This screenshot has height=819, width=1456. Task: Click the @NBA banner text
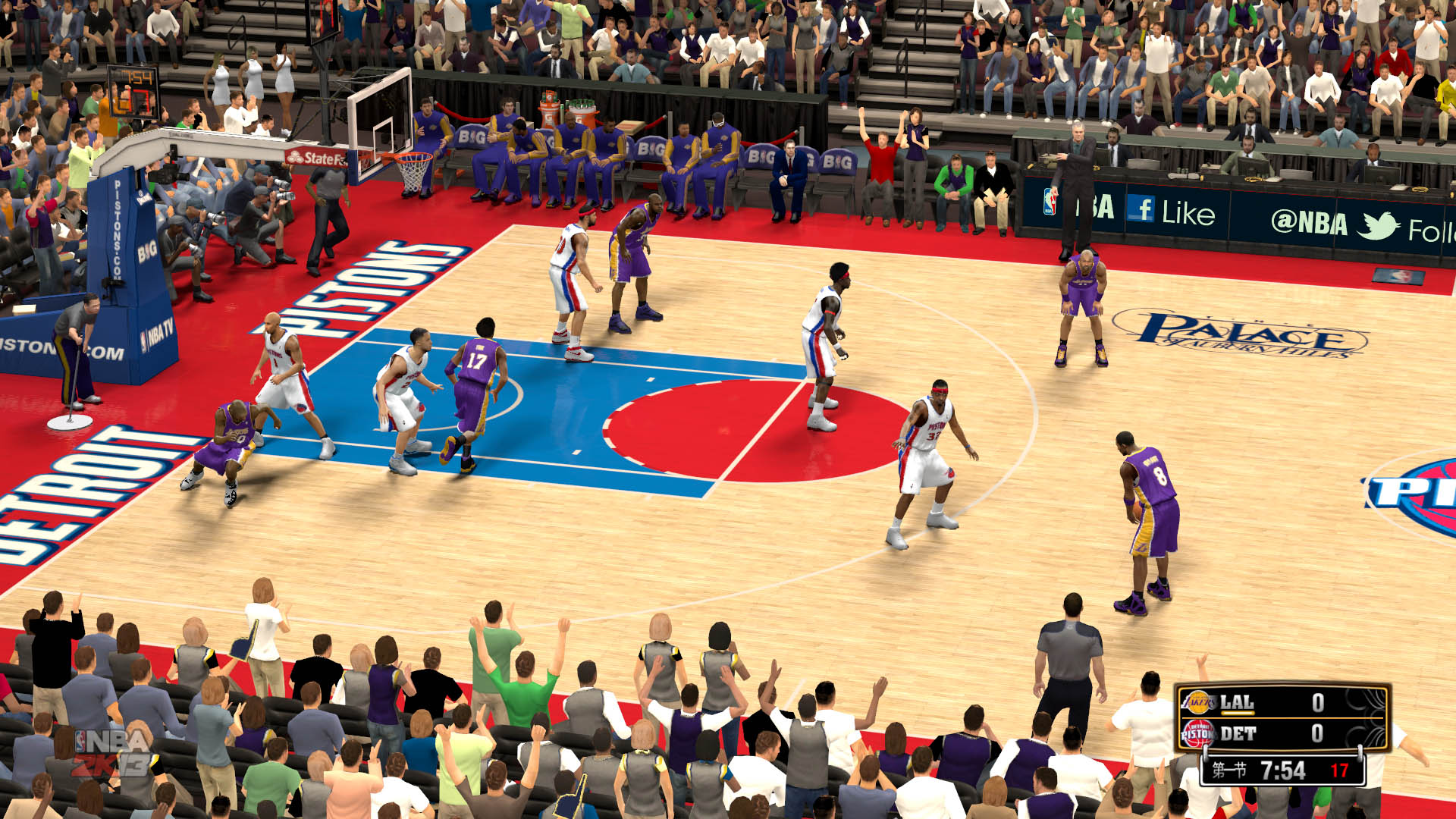[x=1309, y=221]
